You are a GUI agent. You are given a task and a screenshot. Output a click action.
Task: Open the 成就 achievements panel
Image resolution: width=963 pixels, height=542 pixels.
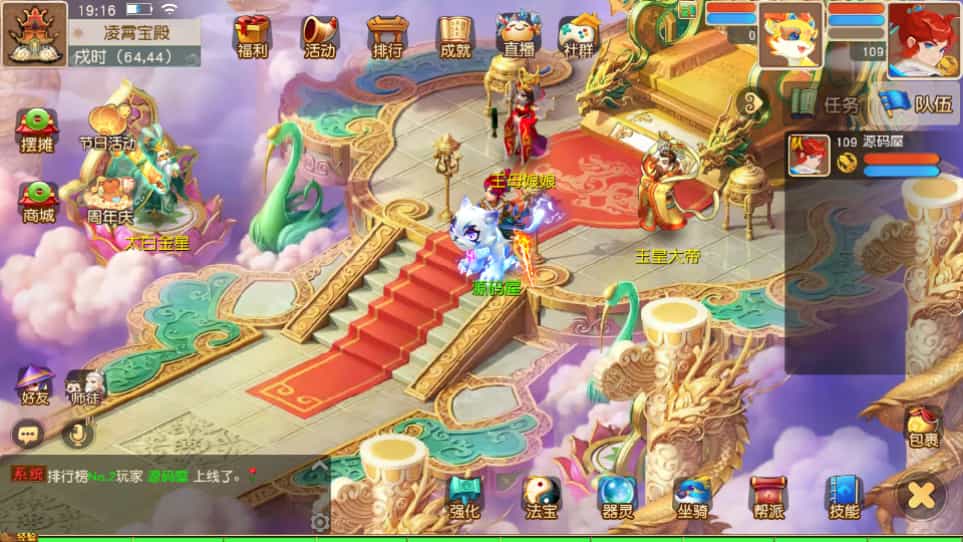click(455, 36)
